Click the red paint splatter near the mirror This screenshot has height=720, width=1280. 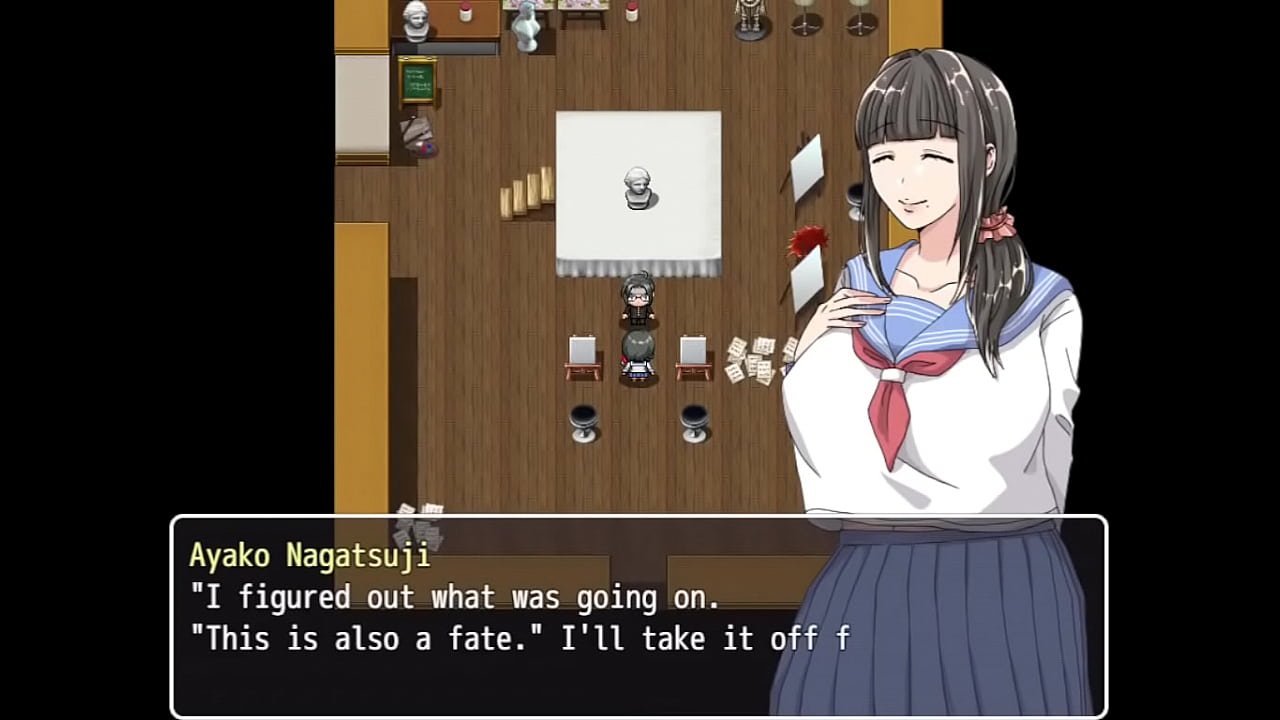[808, 240]
